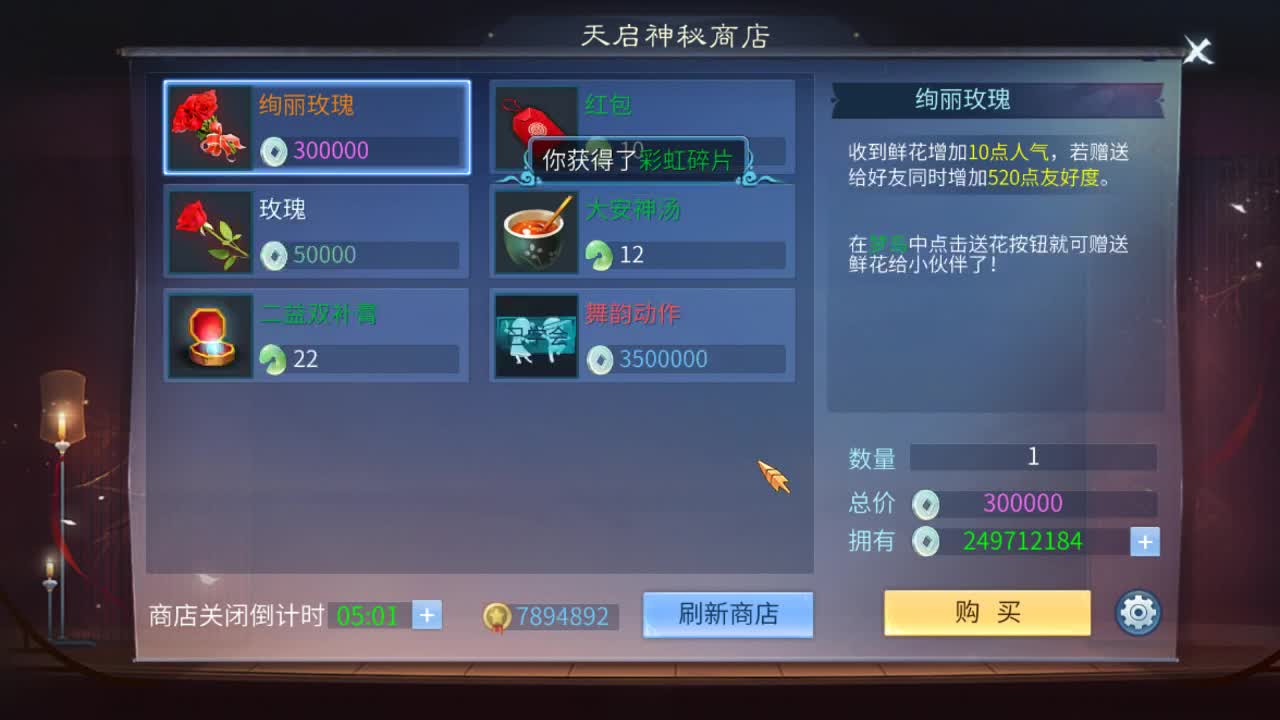The width and height of the screenshot is (1280, 720).
Task: Select the 绚丽玫瑰 rose item icon
Action: click(209, 127)
